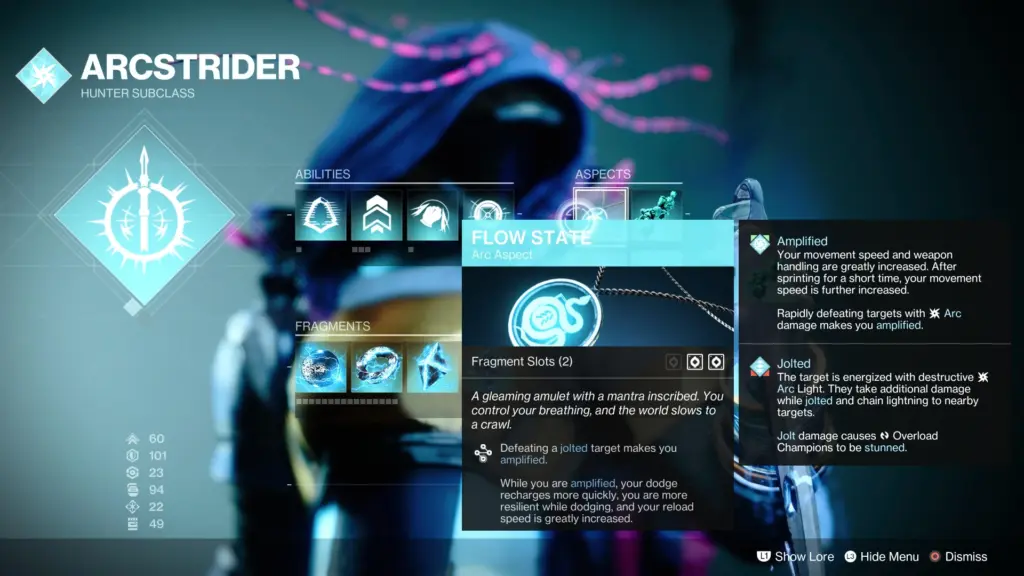Choose the crystal-shaped fragment slot
Image resolution: width=1024 pixels, height=576 pixels.
click(x=432, y=368)
